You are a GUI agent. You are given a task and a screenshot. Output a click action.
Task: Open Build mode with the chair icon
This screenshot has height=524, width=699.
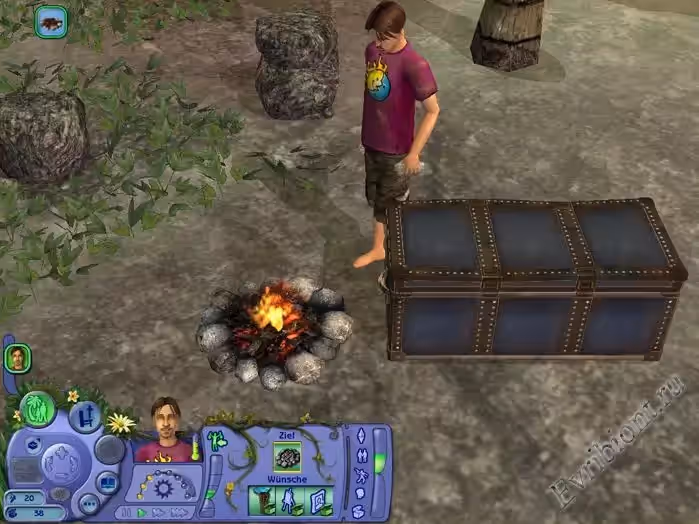(84, 414)
